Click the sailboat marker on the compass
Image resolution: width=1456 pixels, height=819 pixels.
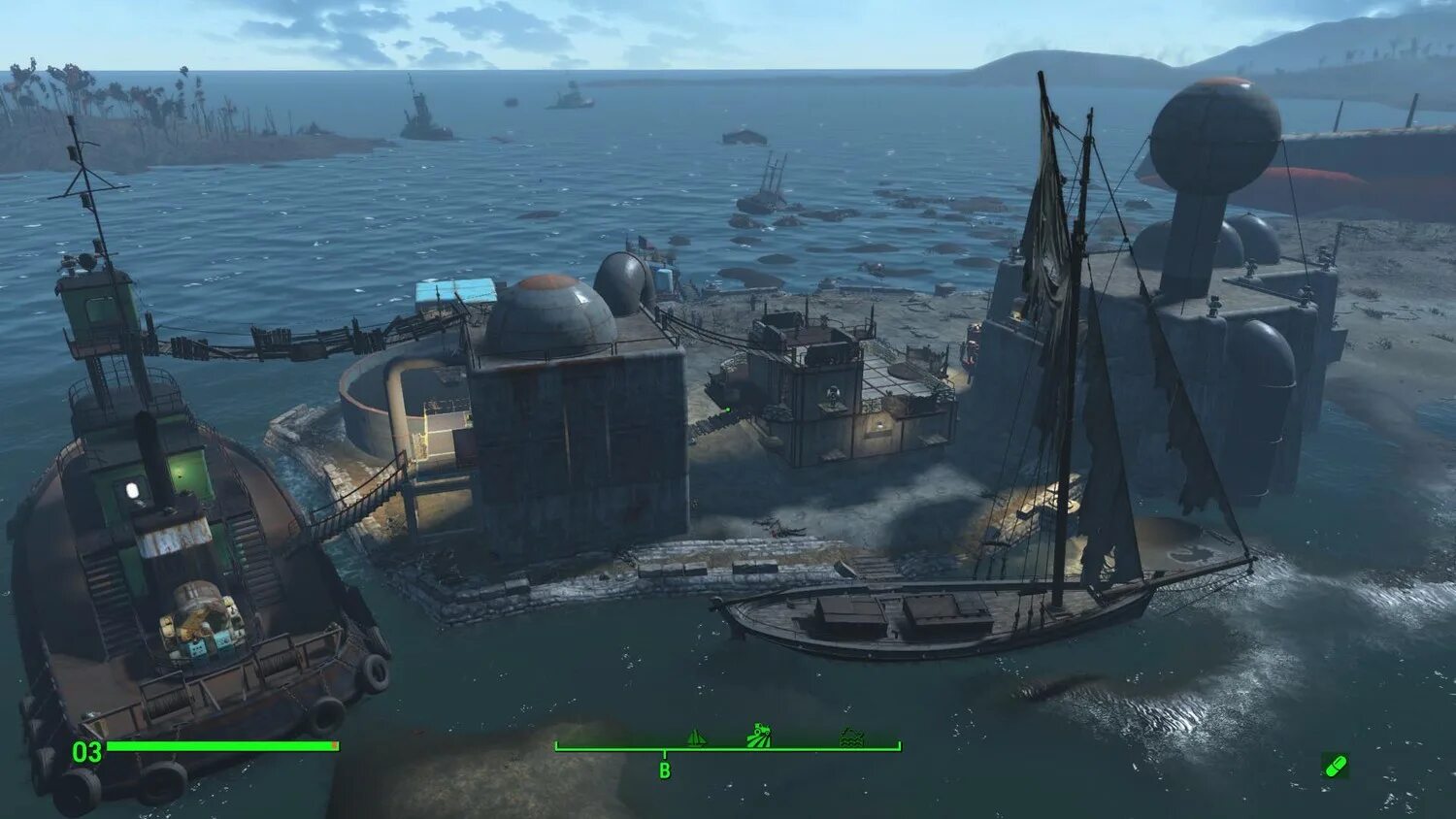[x=696, y=738]
